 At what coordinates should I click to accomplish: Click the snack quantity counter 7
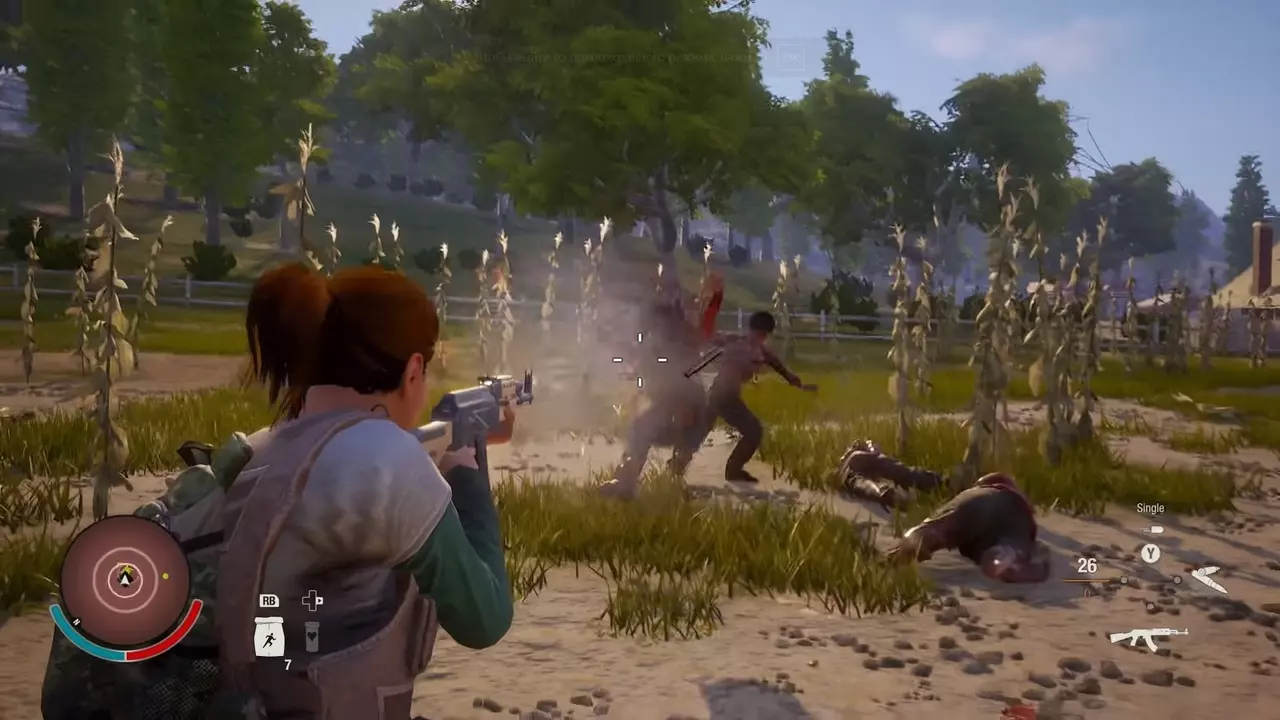point(288,664)
